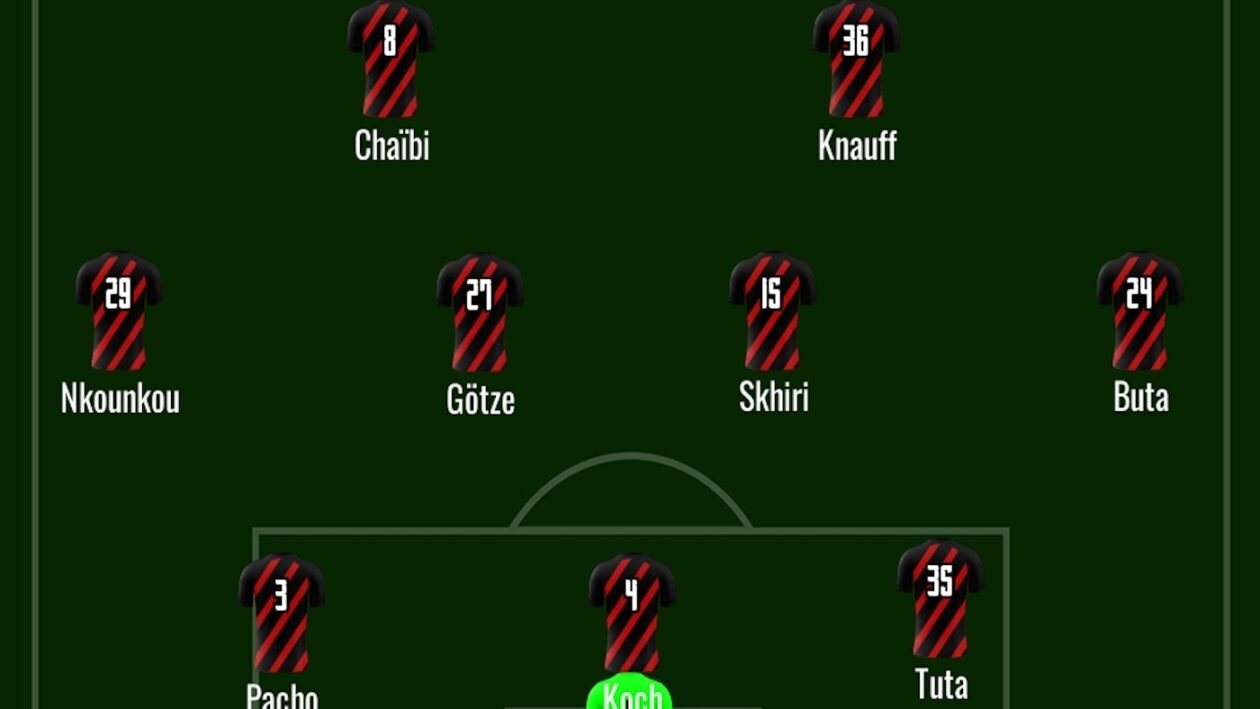Select Chaïbi's number 8 shirt
Image resolution: width=1260 pixels, height=709 pixels.
tap(390, 60)
